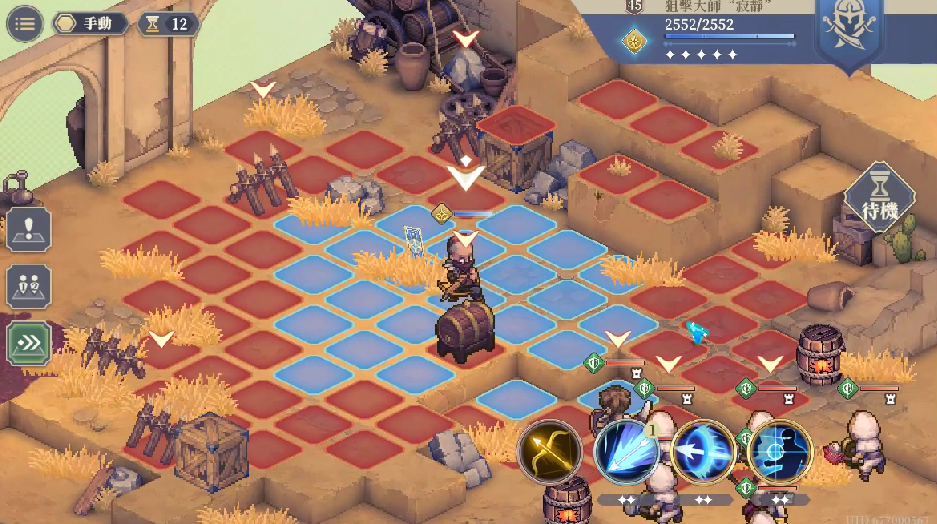Use the piercing arrow shockwave skill
This screenshot has width=937, height=524.
click(703, 453)
